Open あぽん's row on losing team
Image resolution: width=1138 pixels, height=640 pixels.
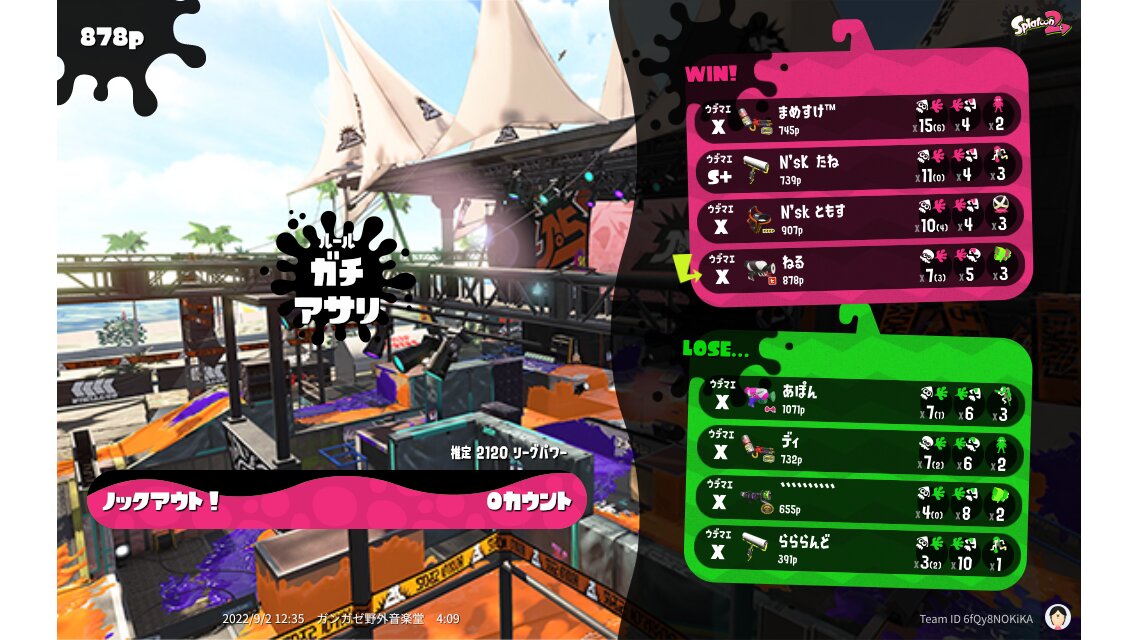coord(858,399)
